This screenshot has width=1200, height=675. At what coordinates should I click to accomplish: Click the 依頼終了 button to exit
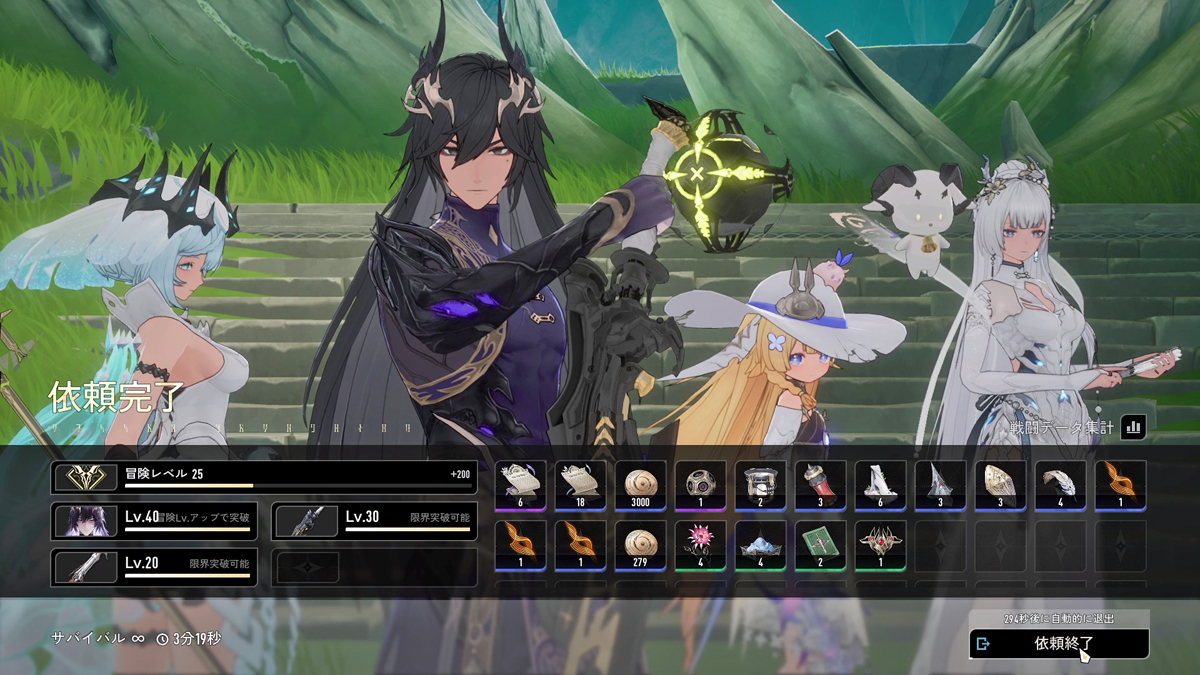point(1059,644)
